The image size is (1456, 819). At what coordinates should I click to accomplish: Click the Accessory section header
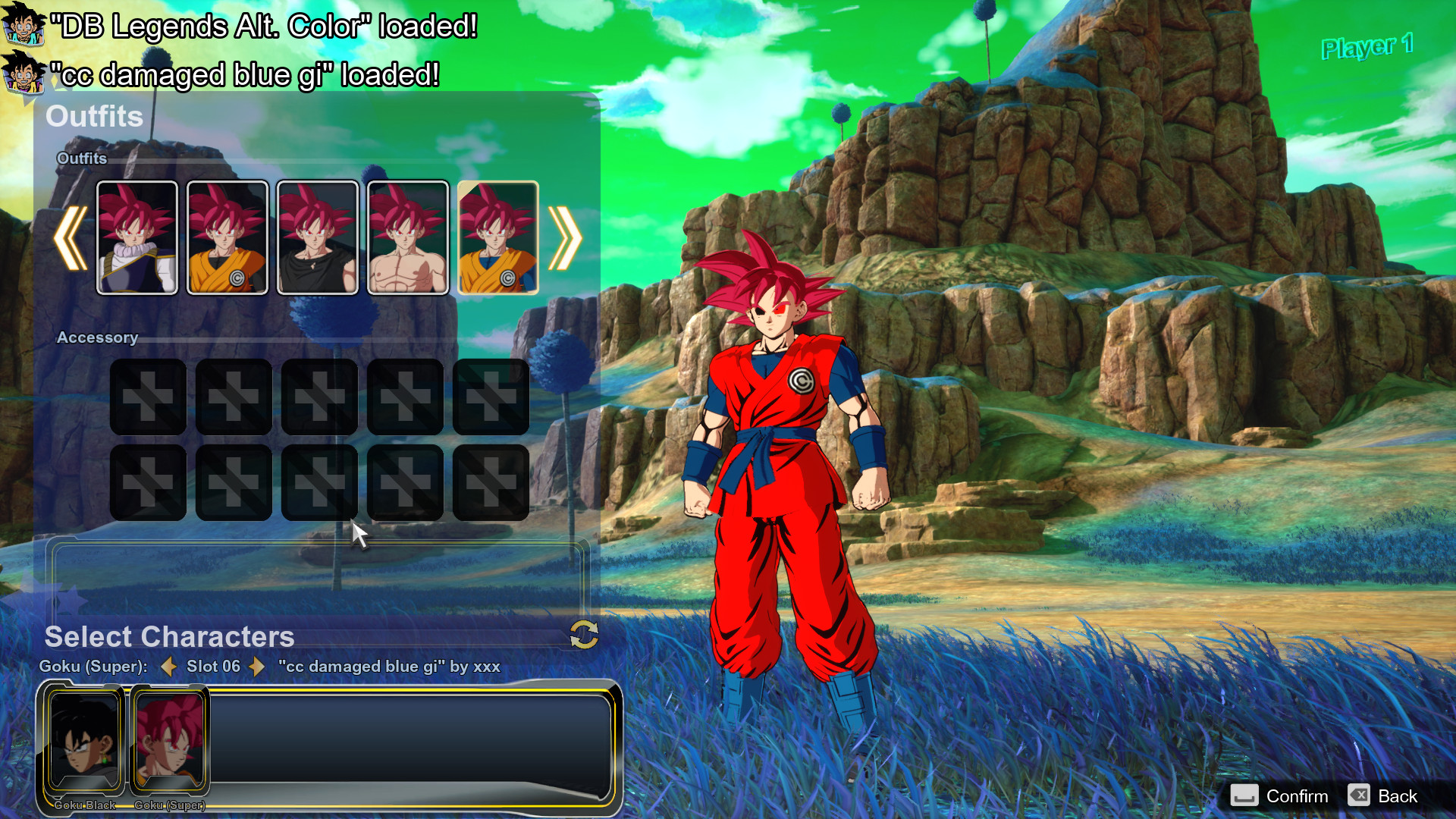point(97,337)
